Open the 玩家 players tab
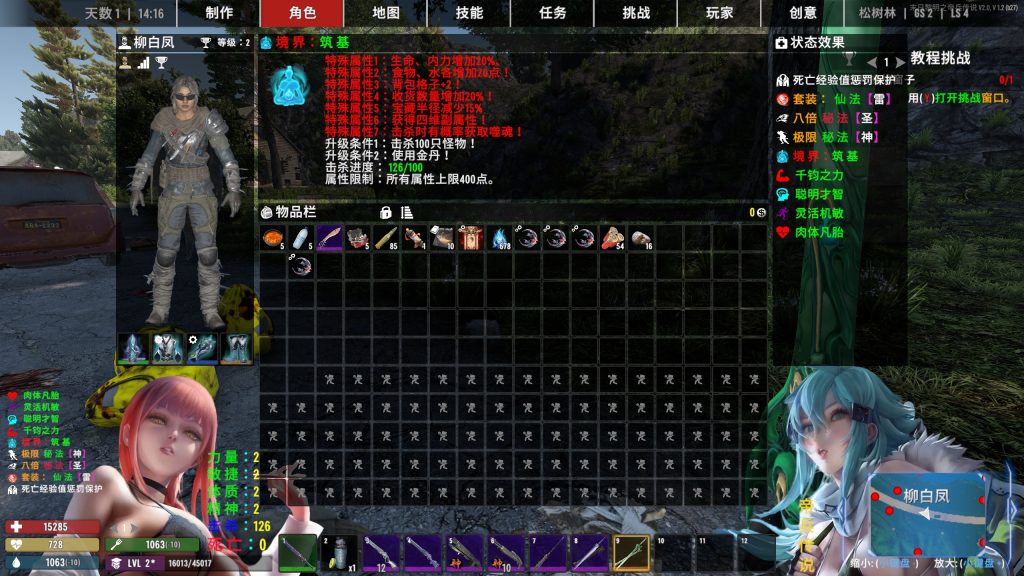The width and height of the screenshot is (1024, 576). 719,13
